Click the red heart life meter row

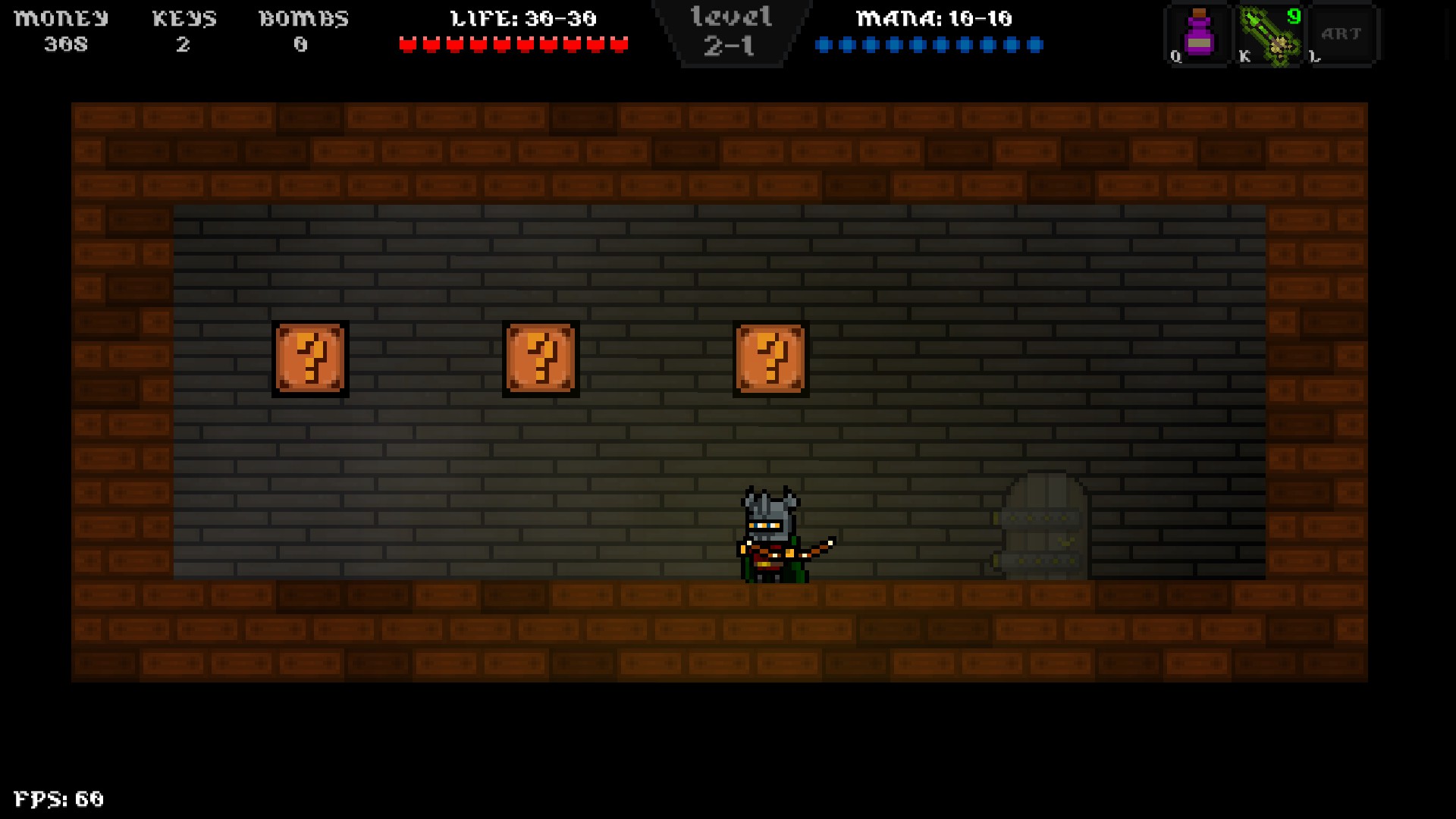[514, 44]
